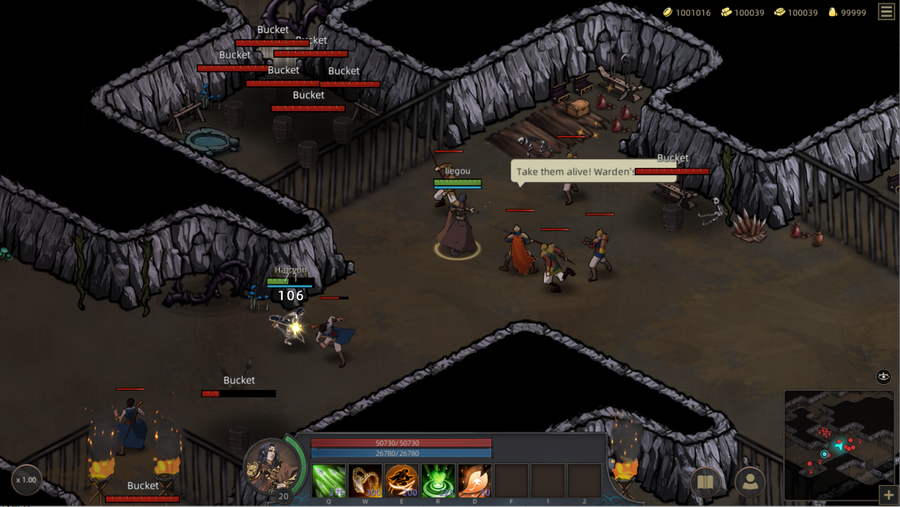Open the hamburger menu
The height and width of the screenshot is (507, 900).
886,12
